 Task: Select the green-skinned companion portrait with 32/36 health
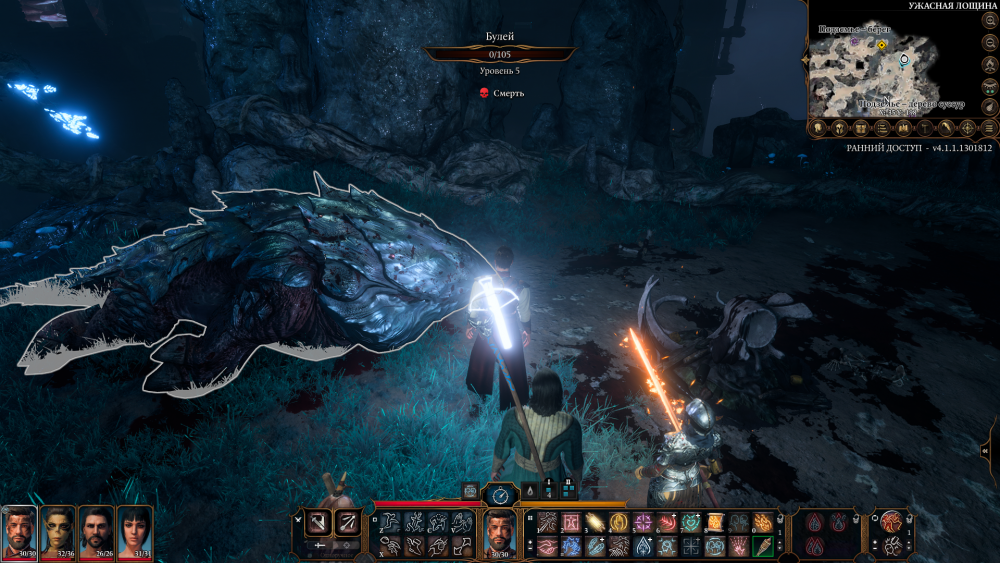[x=58, y=530]
